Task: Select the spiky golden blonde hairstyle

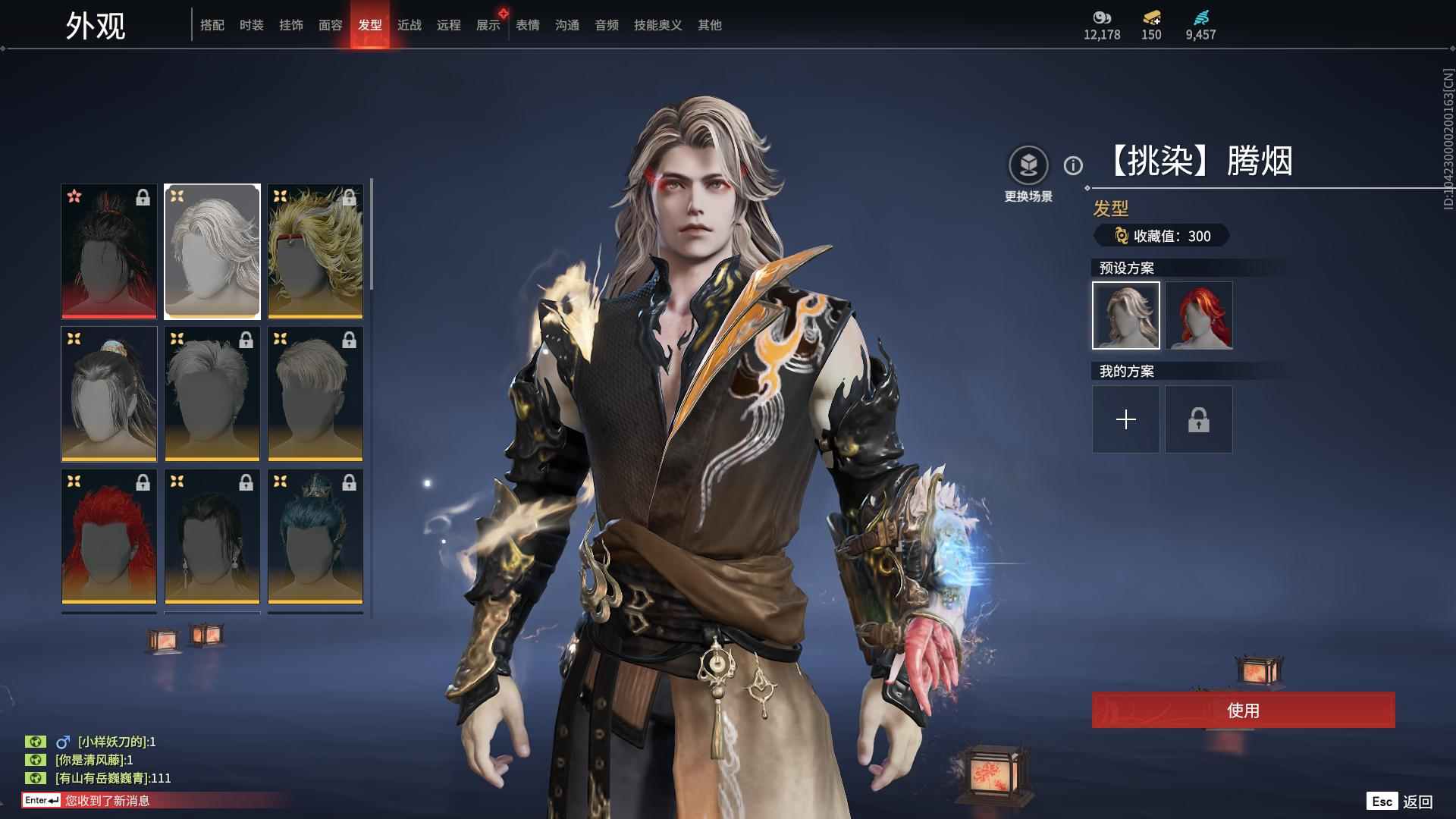Action: [315, 251]
